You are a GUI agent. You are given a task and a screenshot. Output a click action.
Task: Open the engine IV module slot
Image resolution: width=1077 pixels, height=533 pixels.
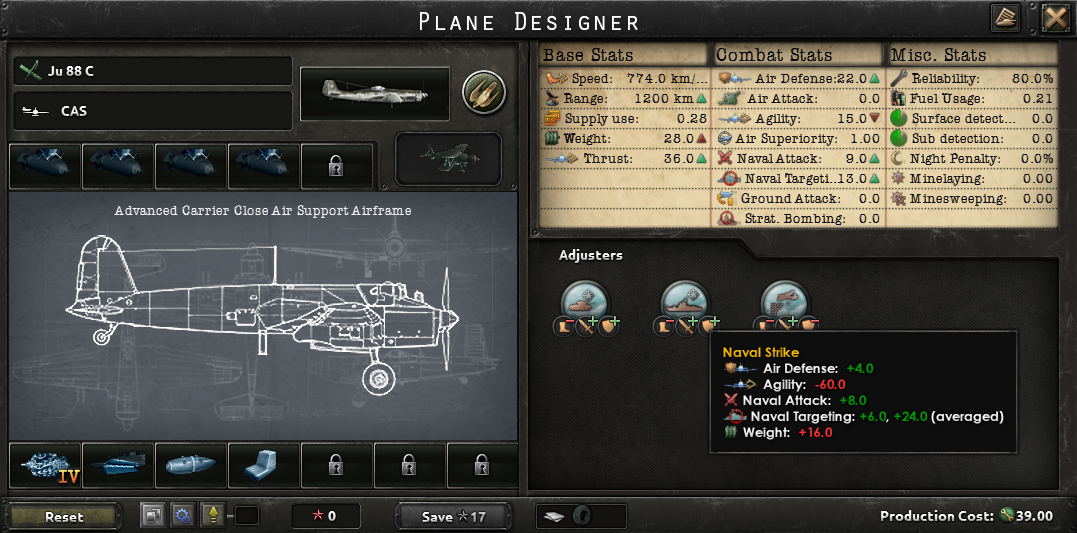[45, 466]
